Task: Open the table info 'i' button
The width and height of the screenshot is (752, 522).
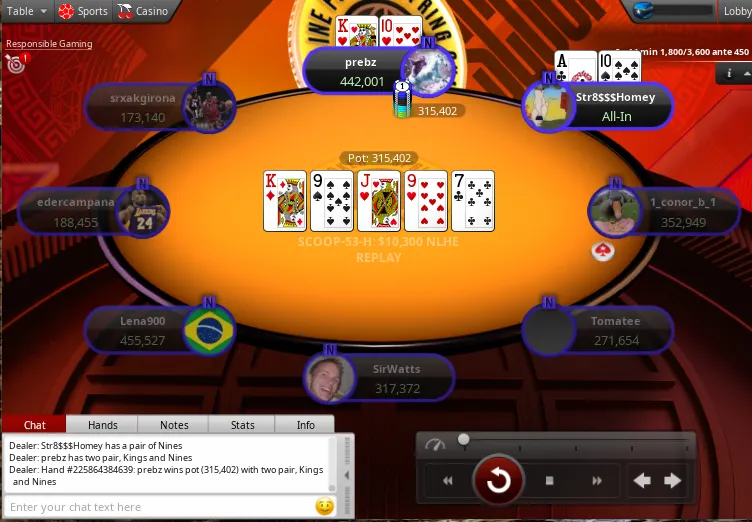Action: (x=730, y=73)
